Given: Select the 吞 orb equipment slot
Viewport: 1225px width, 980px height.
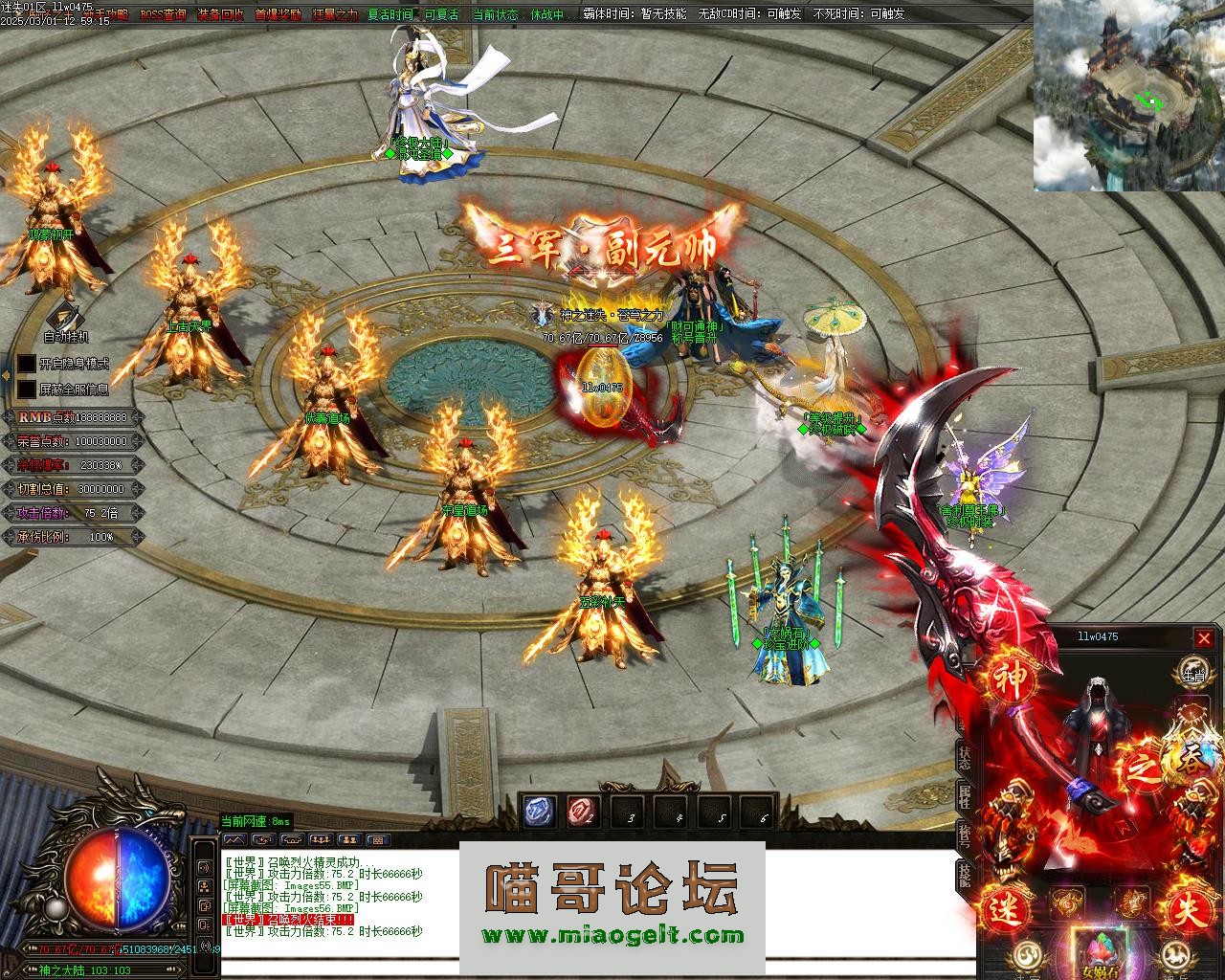Looking at the screenshot, I should [x=1192, y=756].
